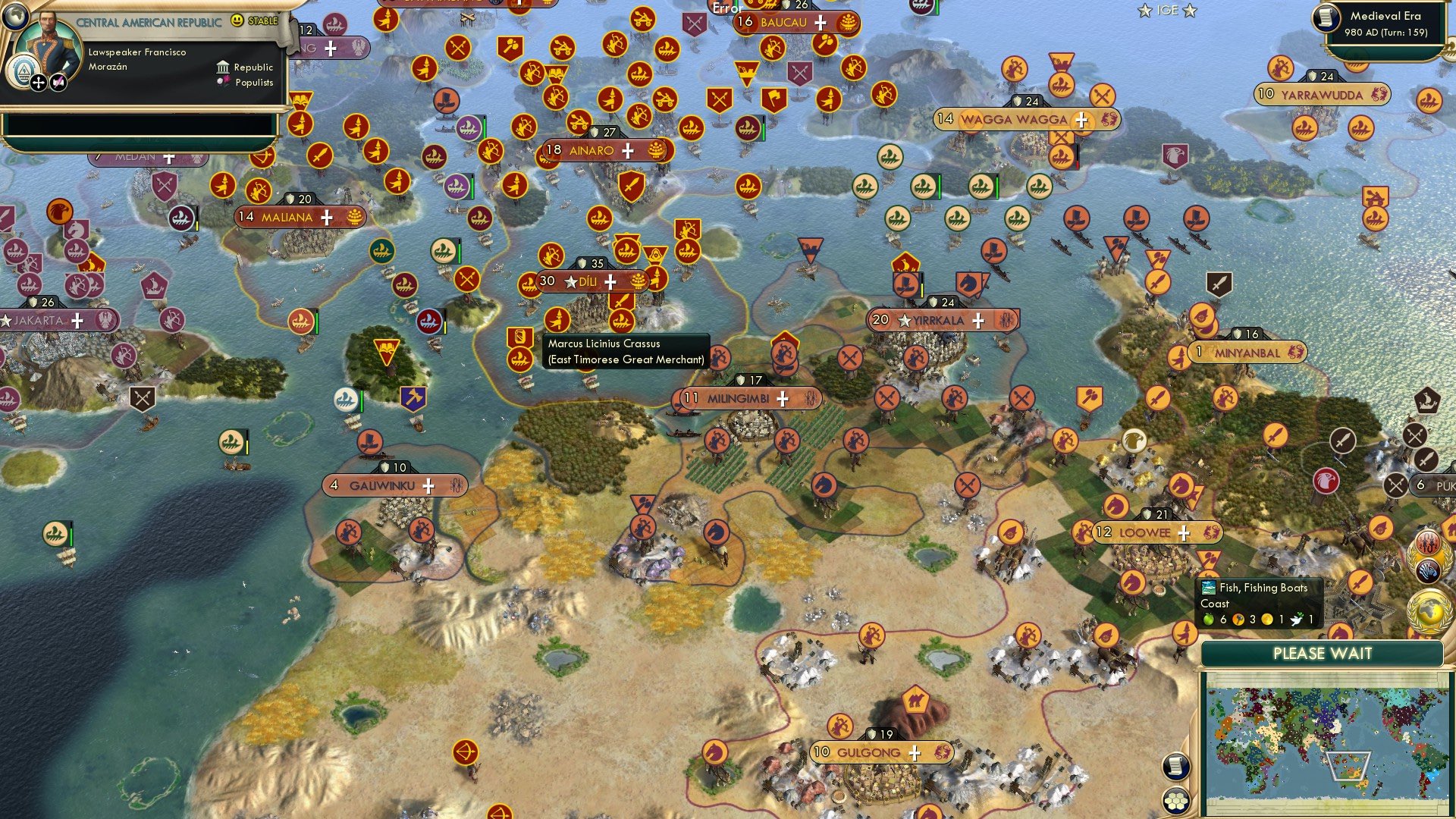Click the Populists ideology icon
1456x819 pixels.
pyautogui.click(x=222, y=82)
